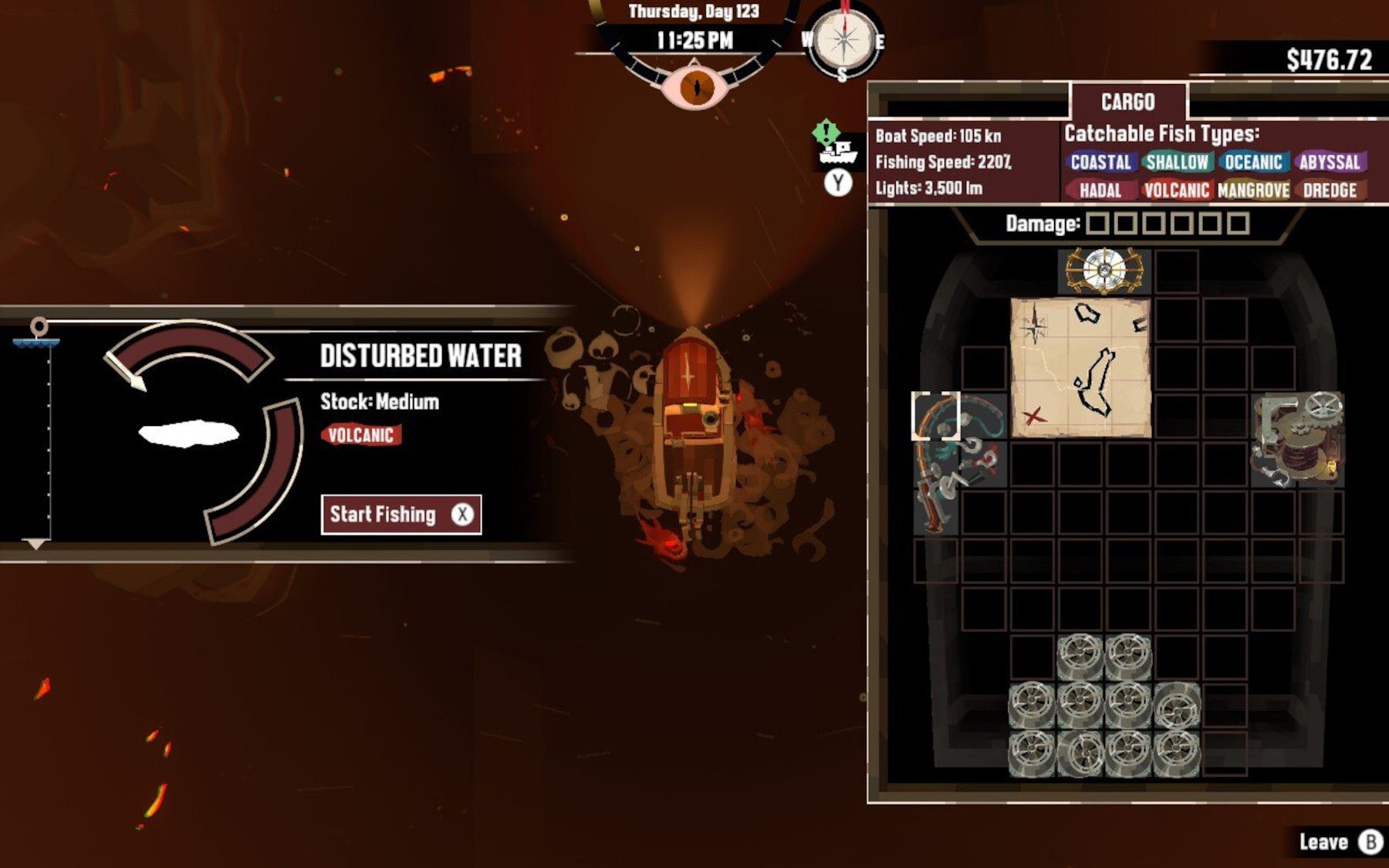This screenshot has height=868, width=1389.
Task: Select the white fish silhouette
Action: coord(189,433)
